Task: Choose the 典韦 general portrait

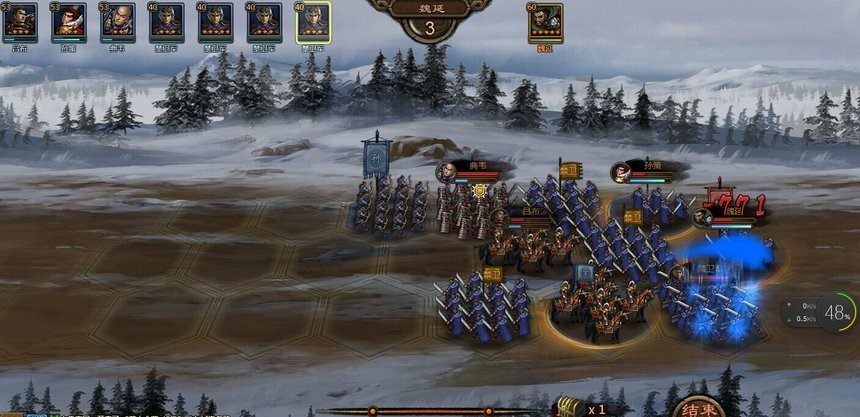Action: tap(118, 22)
